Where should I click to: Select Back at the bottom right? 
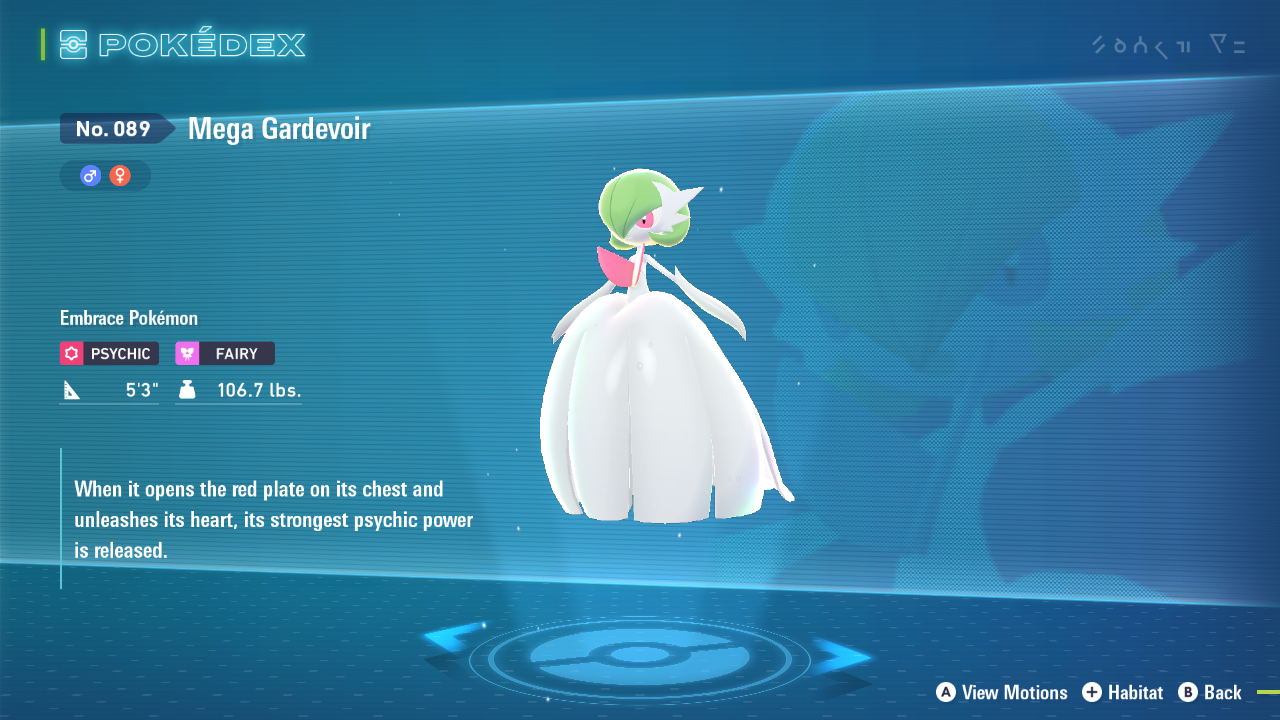tap(1224, 692)
